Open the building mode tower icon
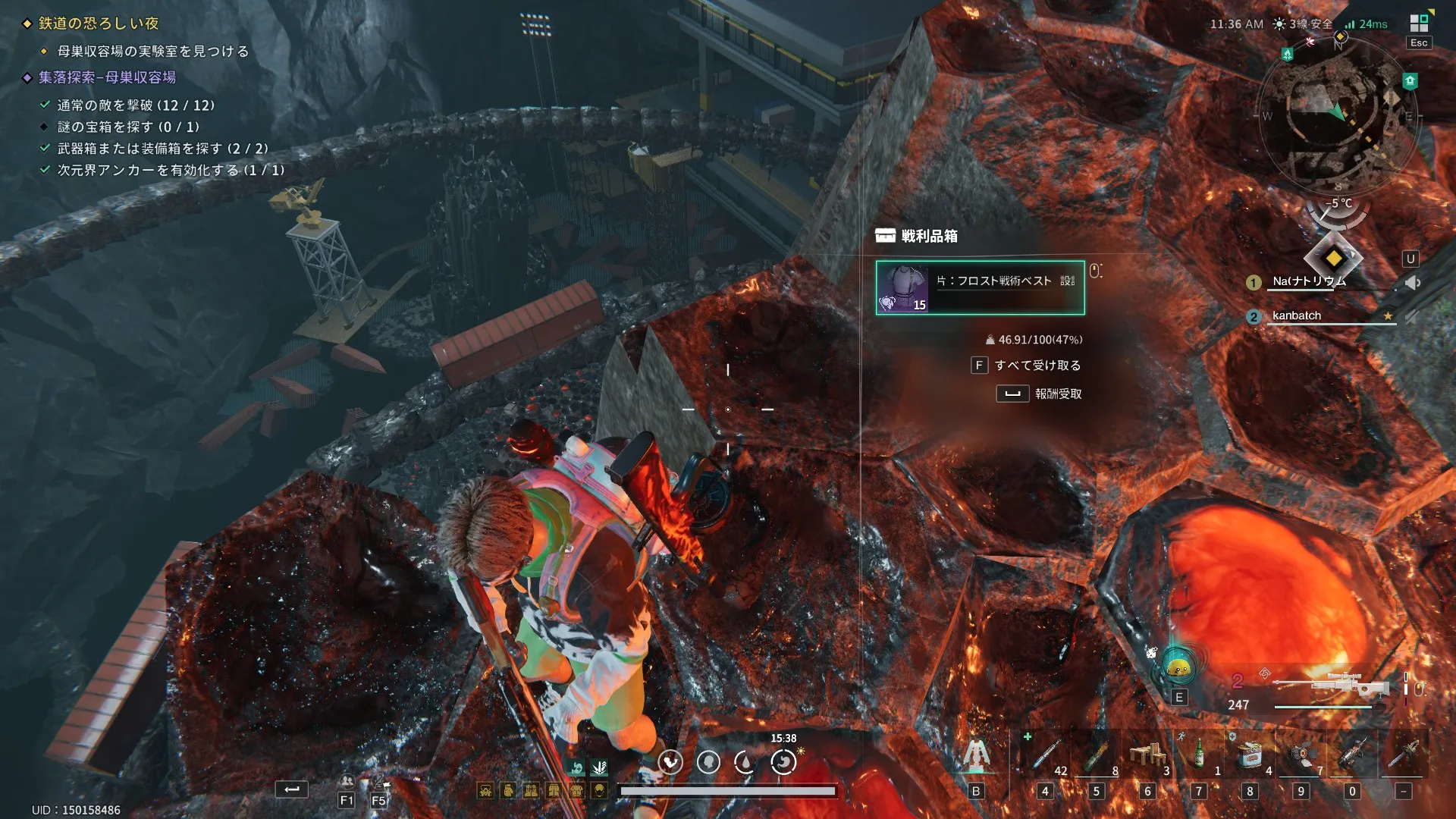 (x=976, y=755)
